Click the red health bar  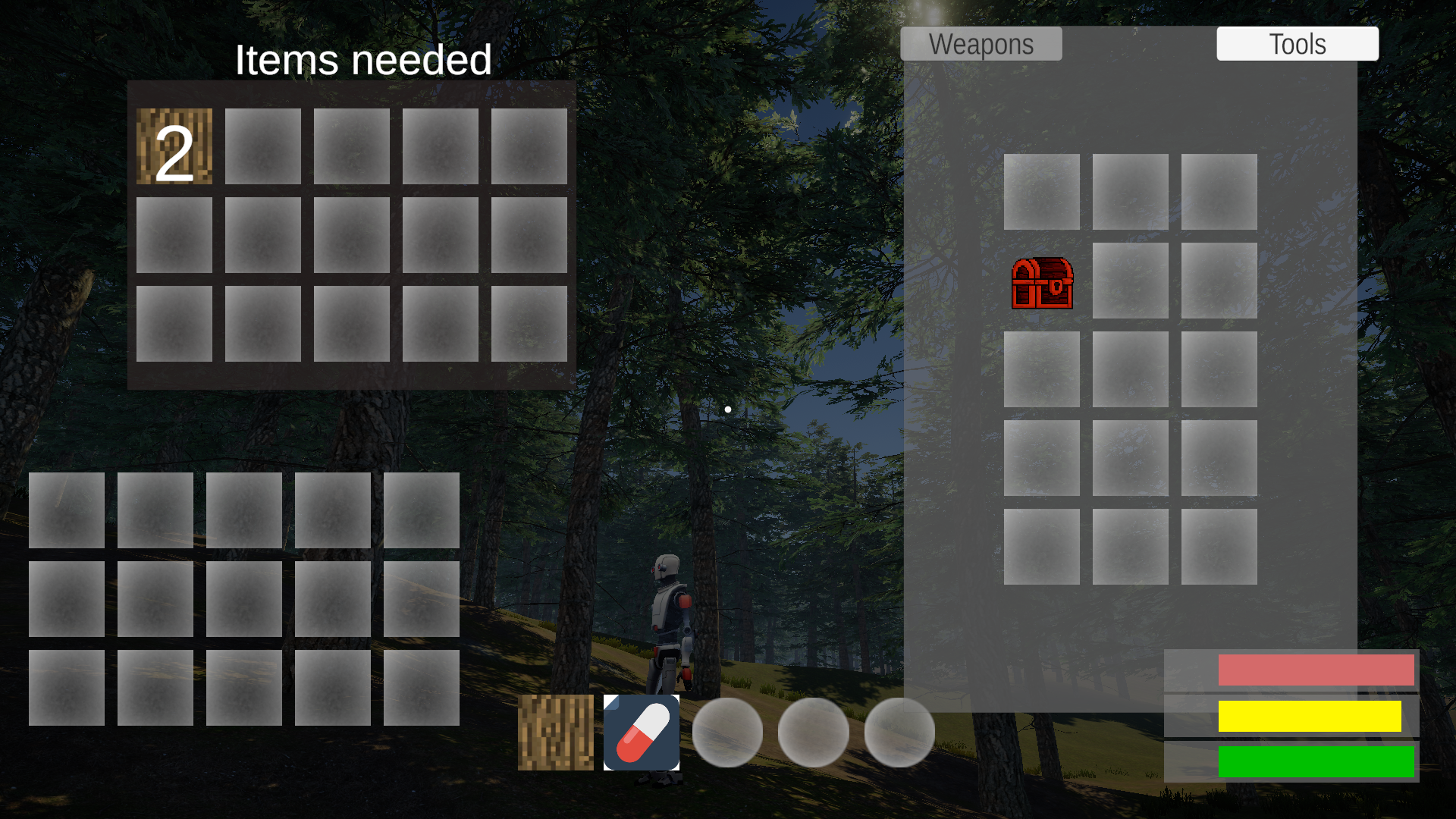pos(1316,669)
